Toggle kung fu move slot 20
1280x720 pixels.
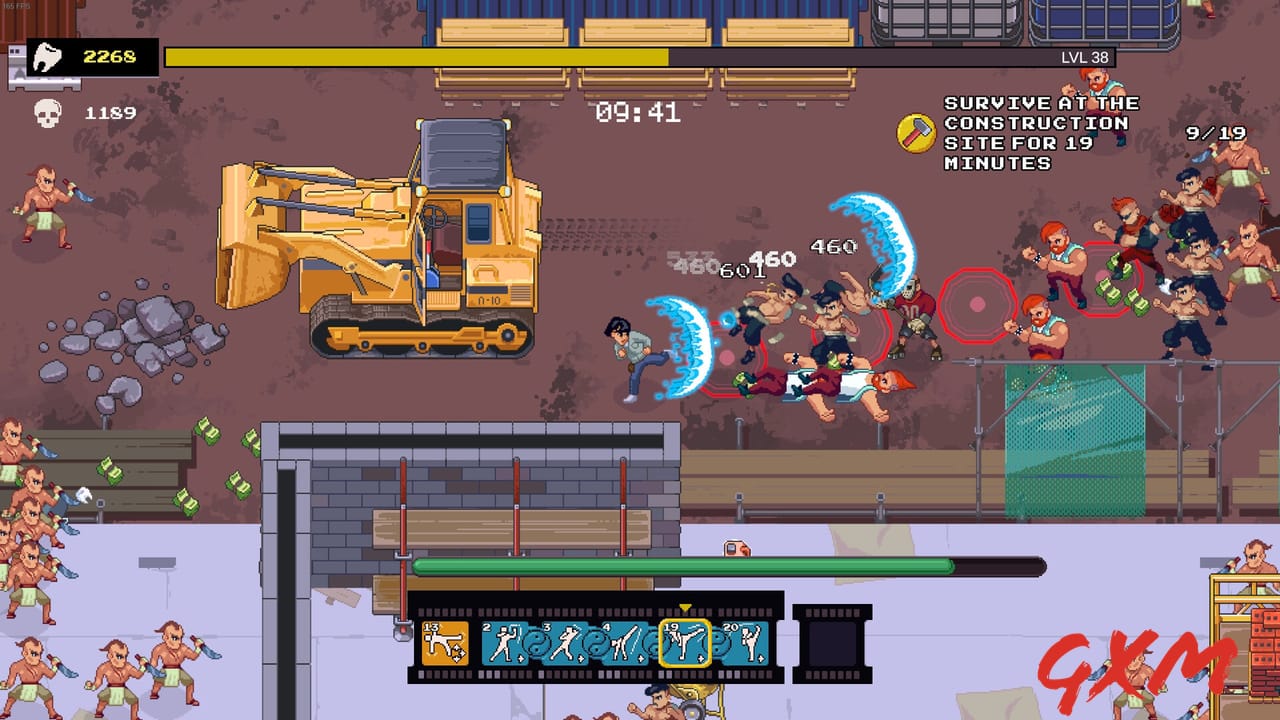[744, 642]
